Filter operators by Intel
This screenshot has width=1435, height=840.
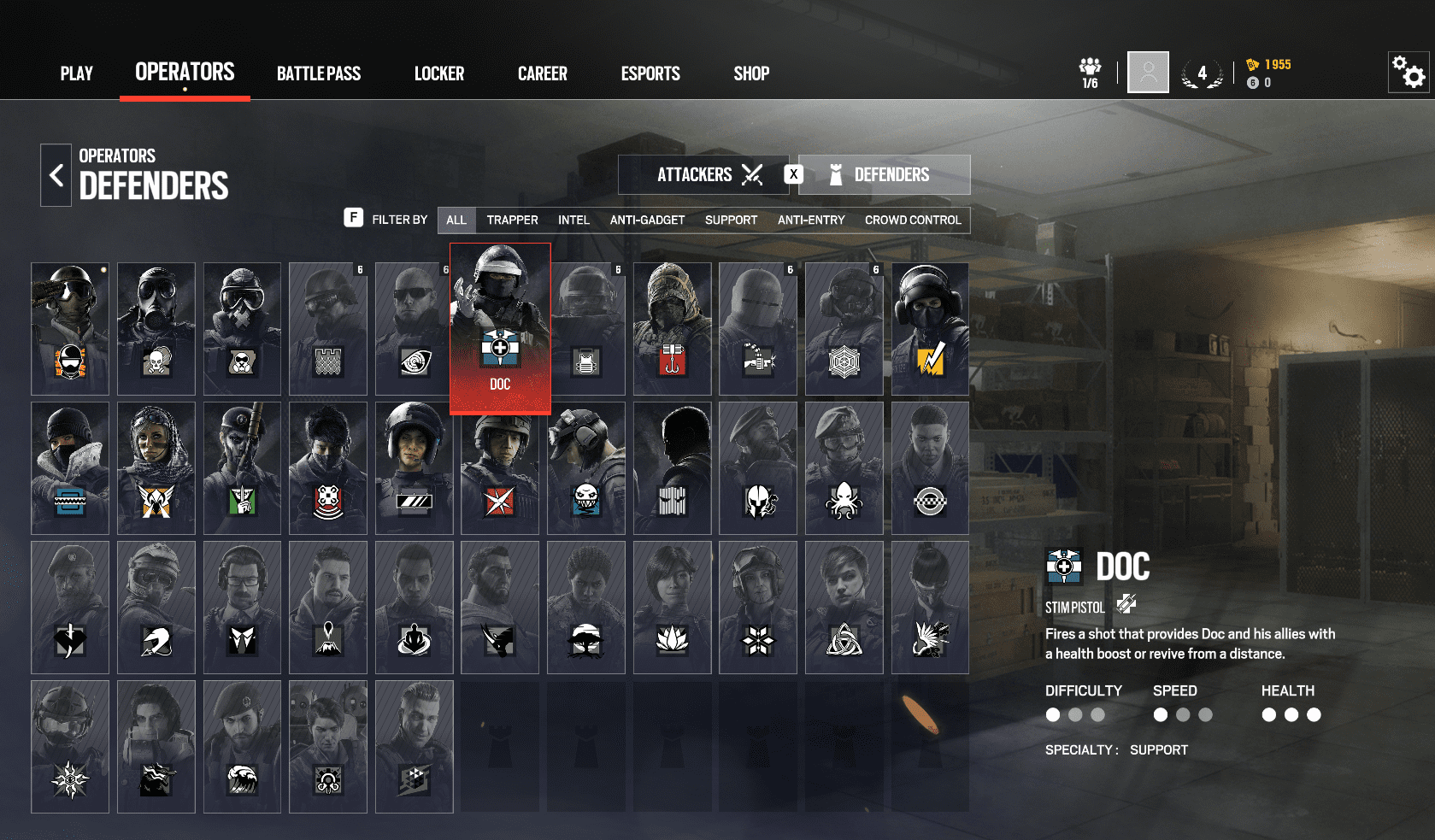point(573,220)
